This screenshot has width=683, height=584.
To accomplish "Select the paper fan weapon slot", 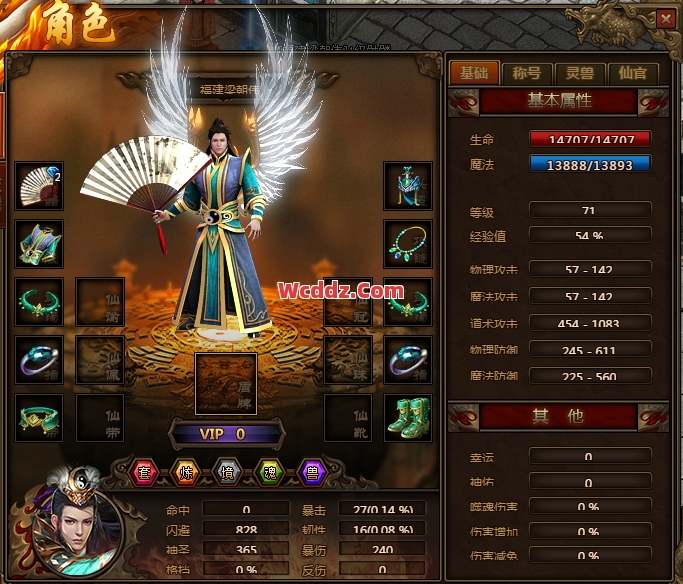I will click(40, 187).
